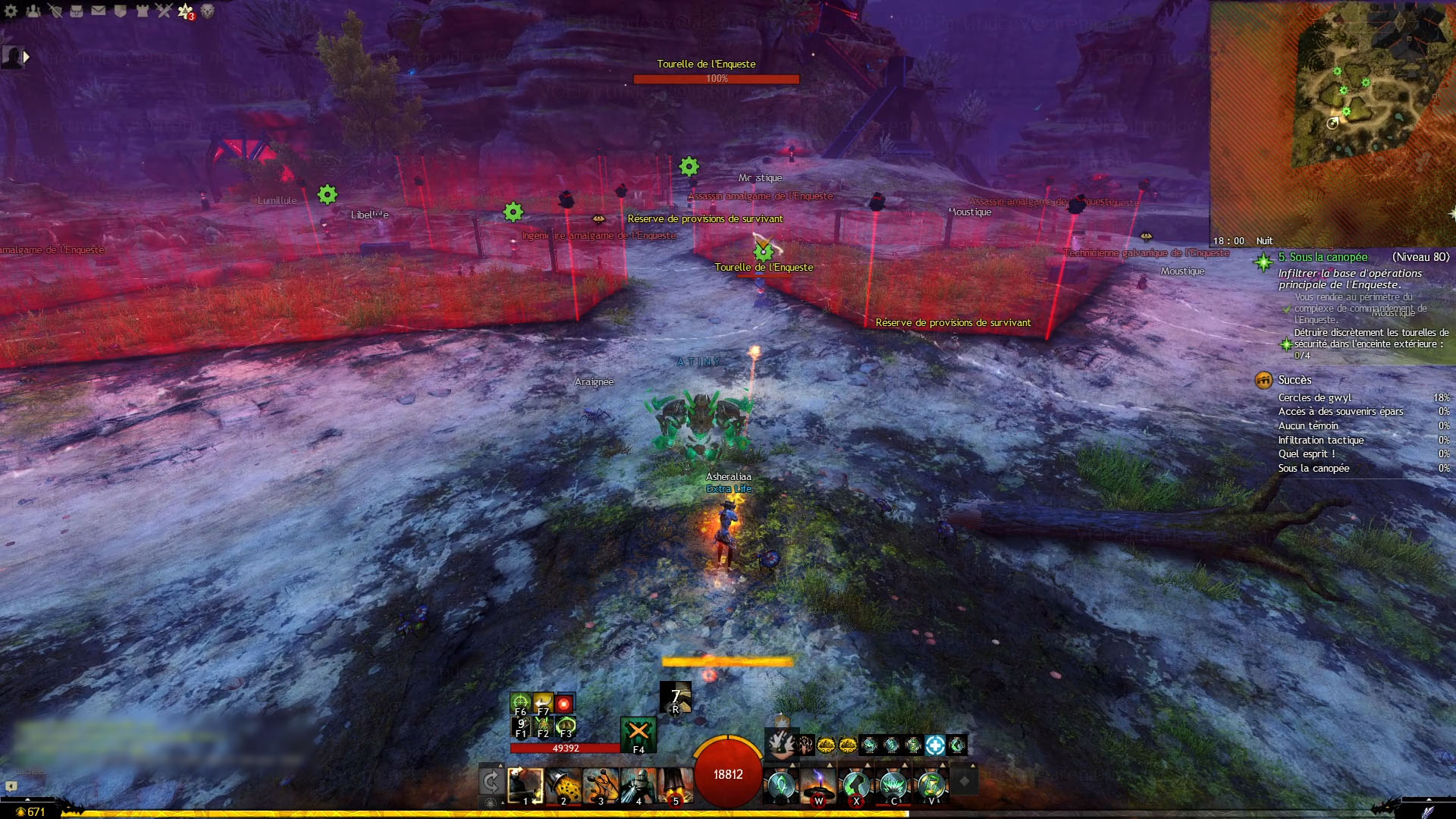
Task: Select the Sous la canopée story objective
Action: (x=1323, y=257)
